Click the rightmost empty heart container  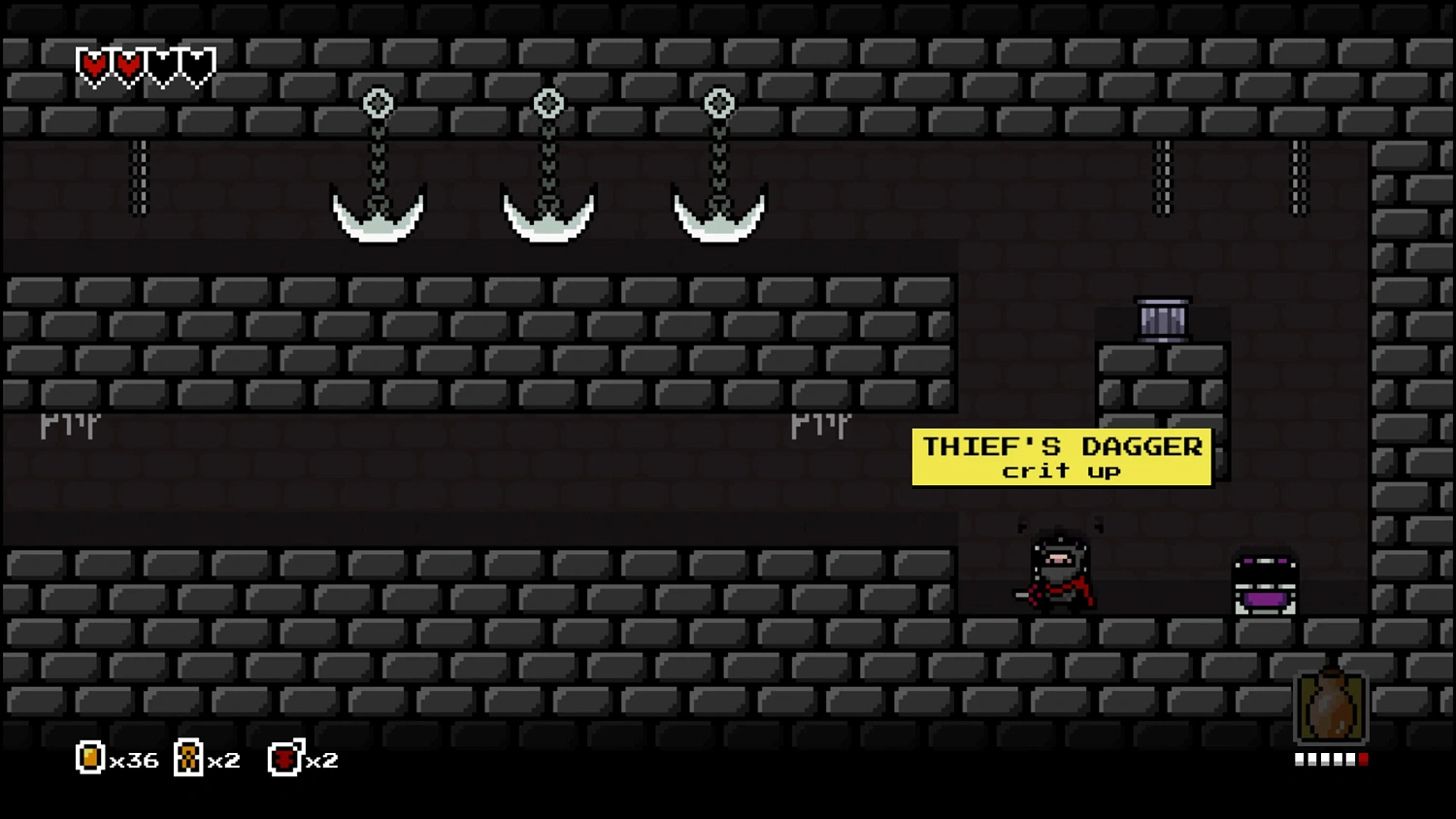click(x=199, y=65)
